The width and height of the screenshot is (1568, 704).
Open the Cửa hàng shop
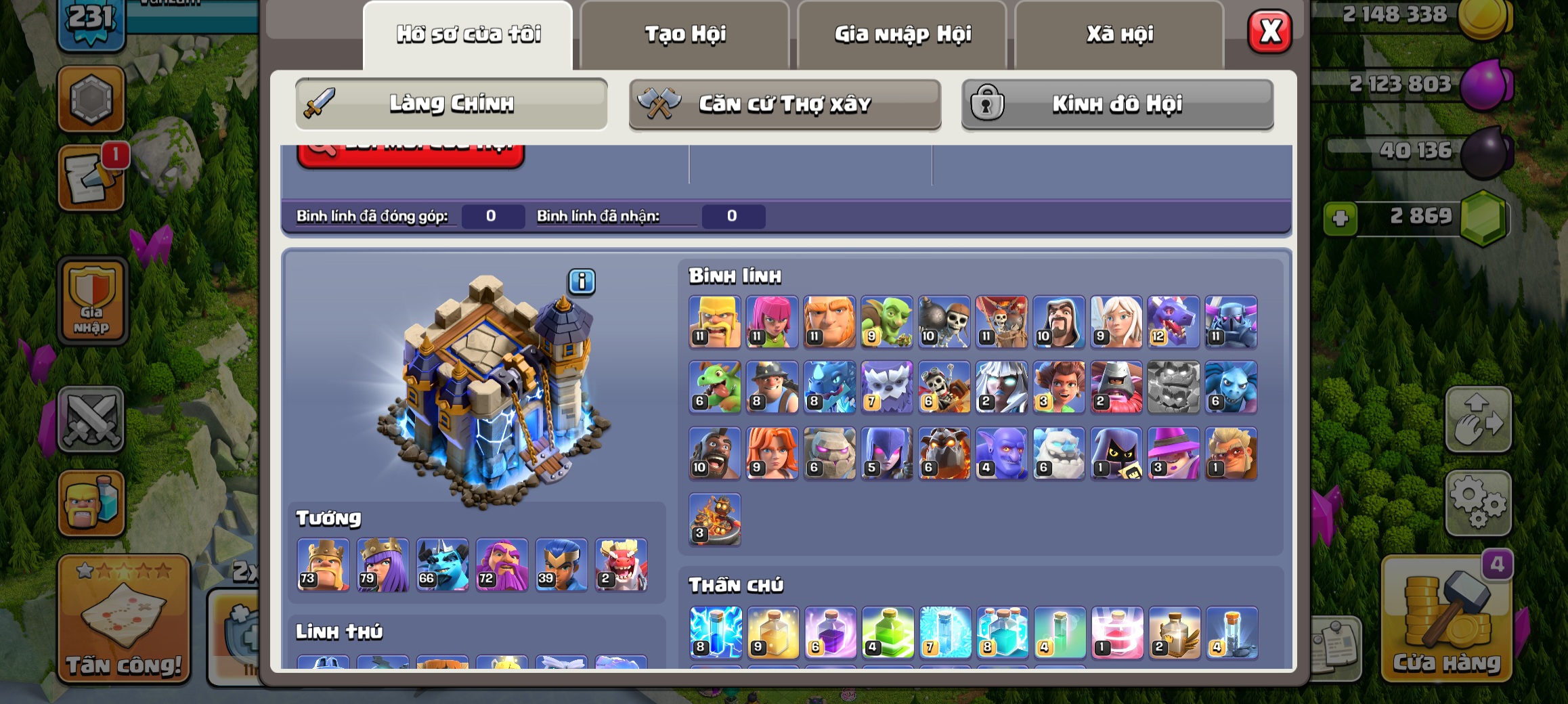1447,619
